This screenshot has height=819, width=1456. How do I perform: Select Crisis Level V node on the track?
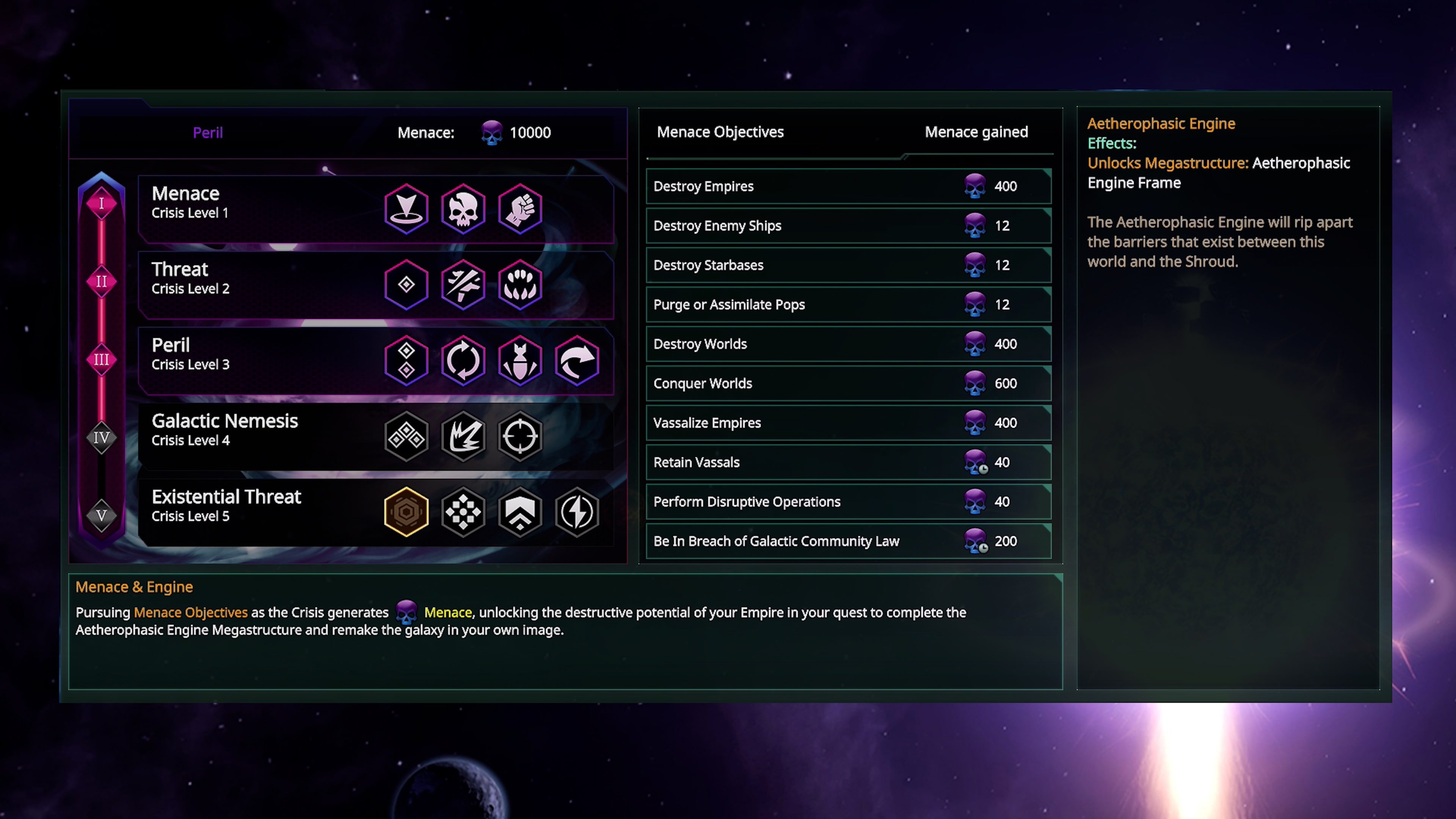[102, 516]
